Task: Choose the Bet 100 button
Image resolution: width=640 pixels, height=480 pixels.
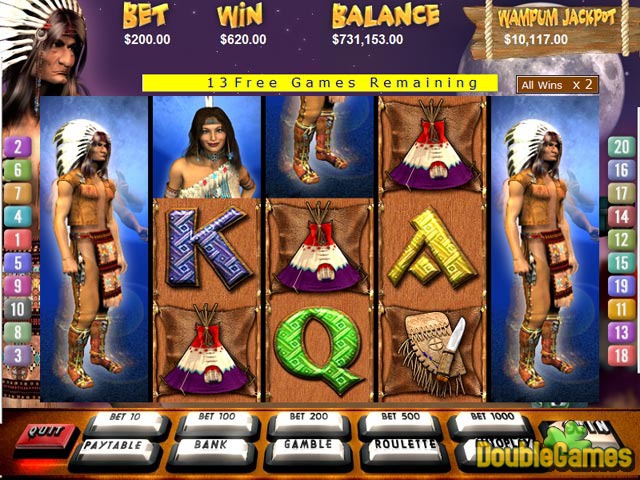Action: pos(213,419)
